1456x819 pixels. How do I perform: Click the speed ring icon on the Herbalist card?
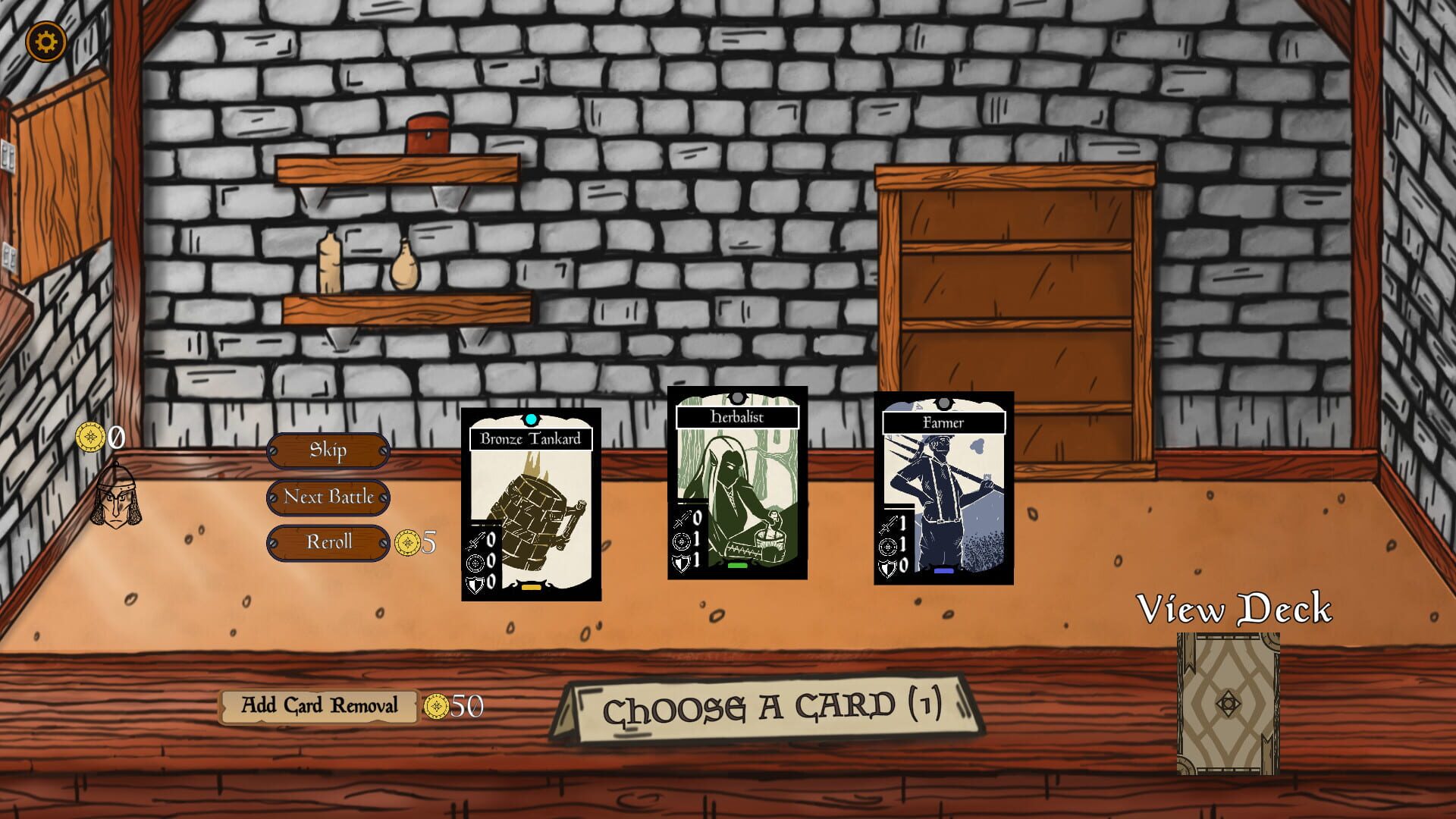pyautogui.click(x=680, y=543)
